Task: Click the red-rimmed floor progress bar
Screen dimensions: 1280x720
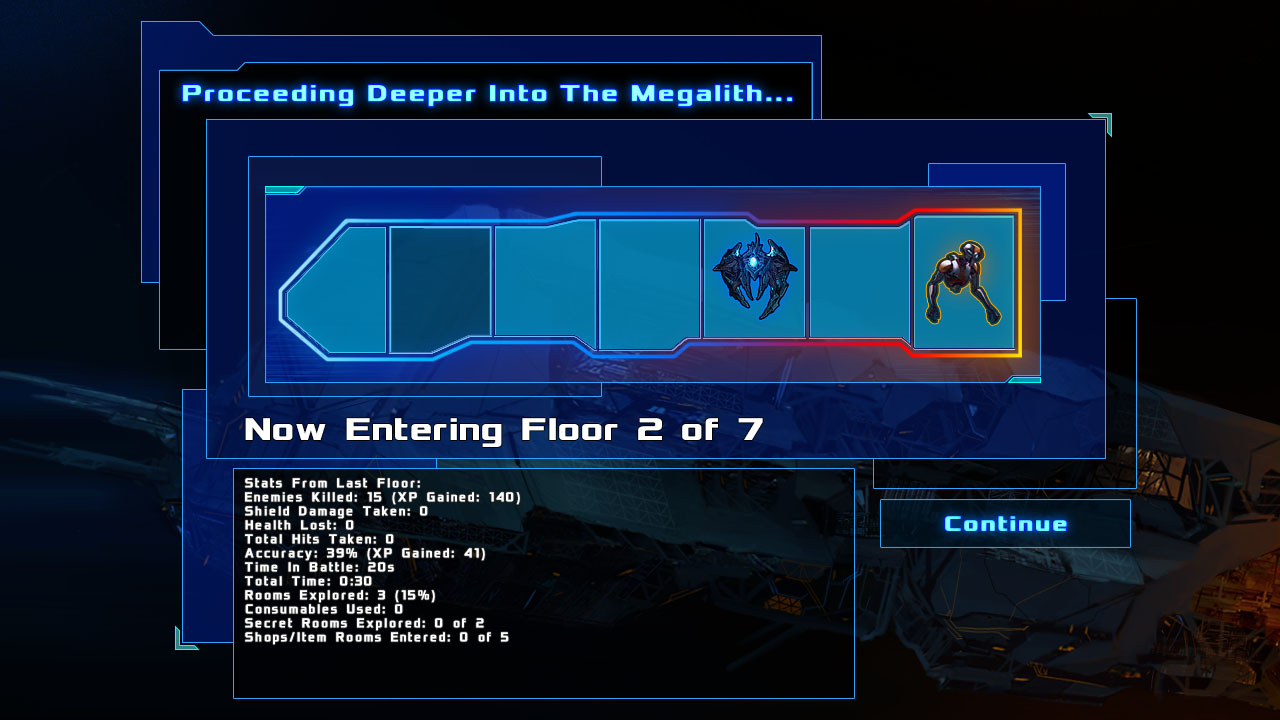Action: pos(650,285)
